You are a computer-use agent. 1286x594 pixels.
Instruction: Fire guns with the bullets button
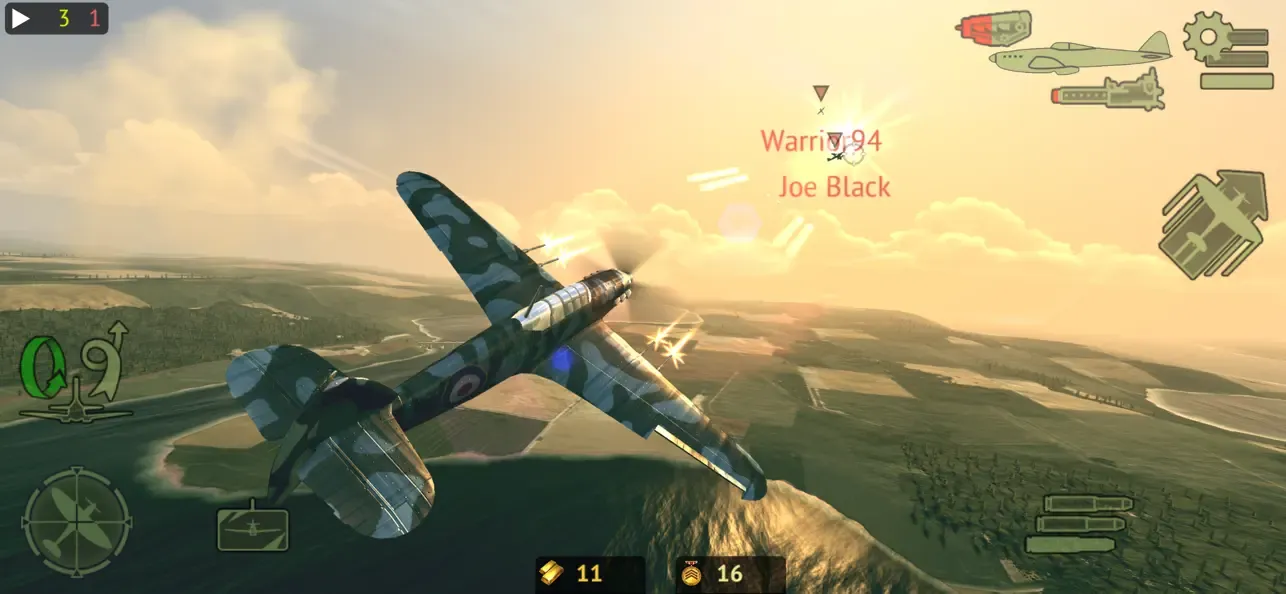pyautogui.click(x=1076, y=523)
